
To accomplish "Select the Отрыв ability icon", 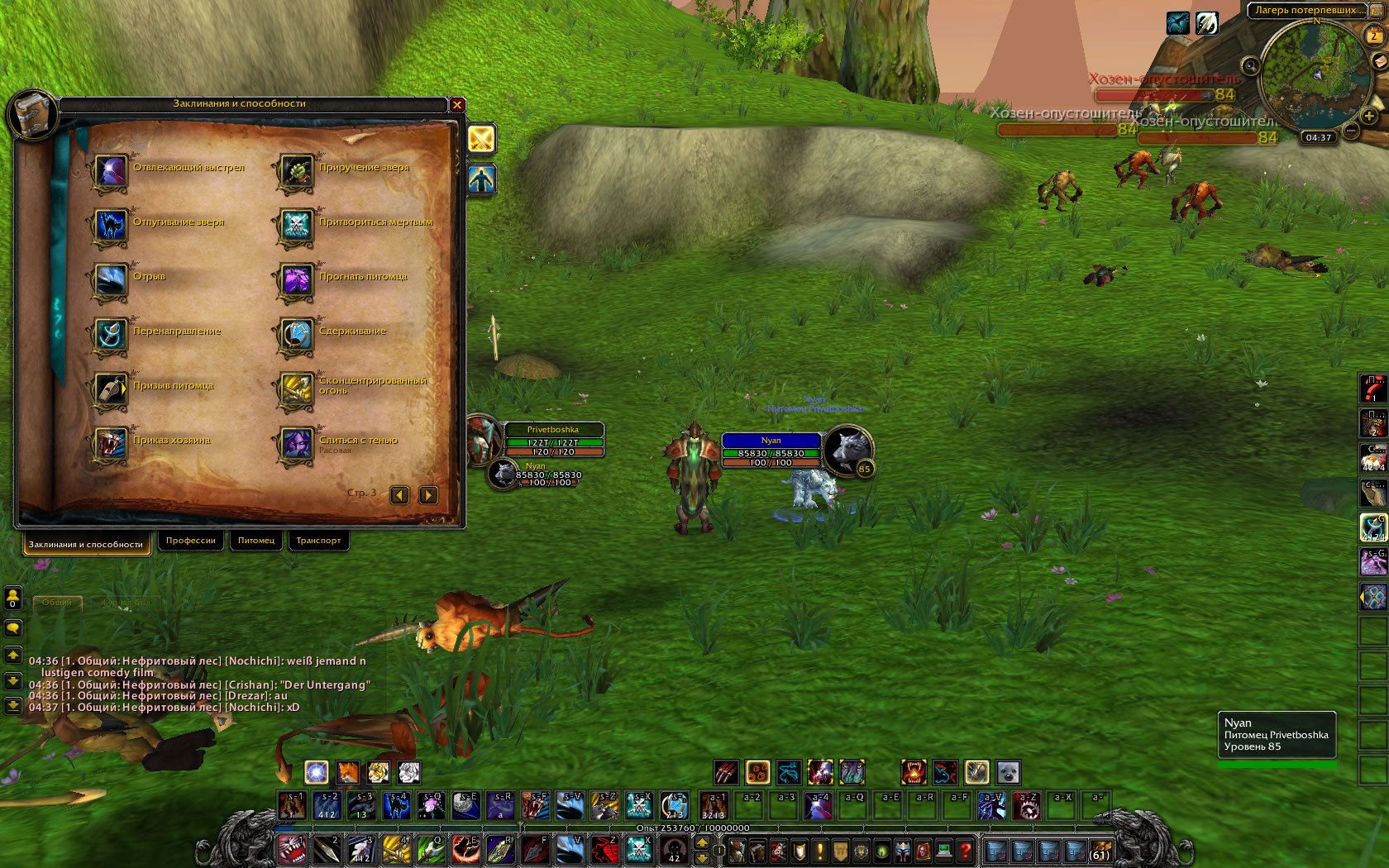I will [110, 280].
